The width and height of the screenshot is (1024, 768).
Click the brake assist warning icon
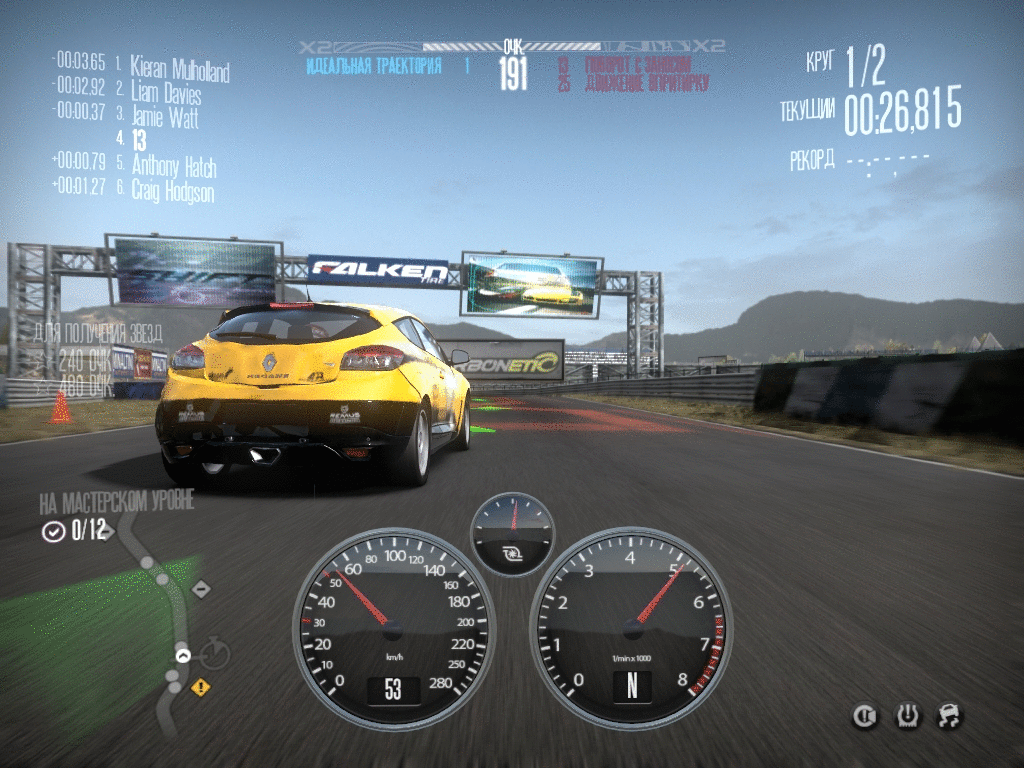coord(864,715)
